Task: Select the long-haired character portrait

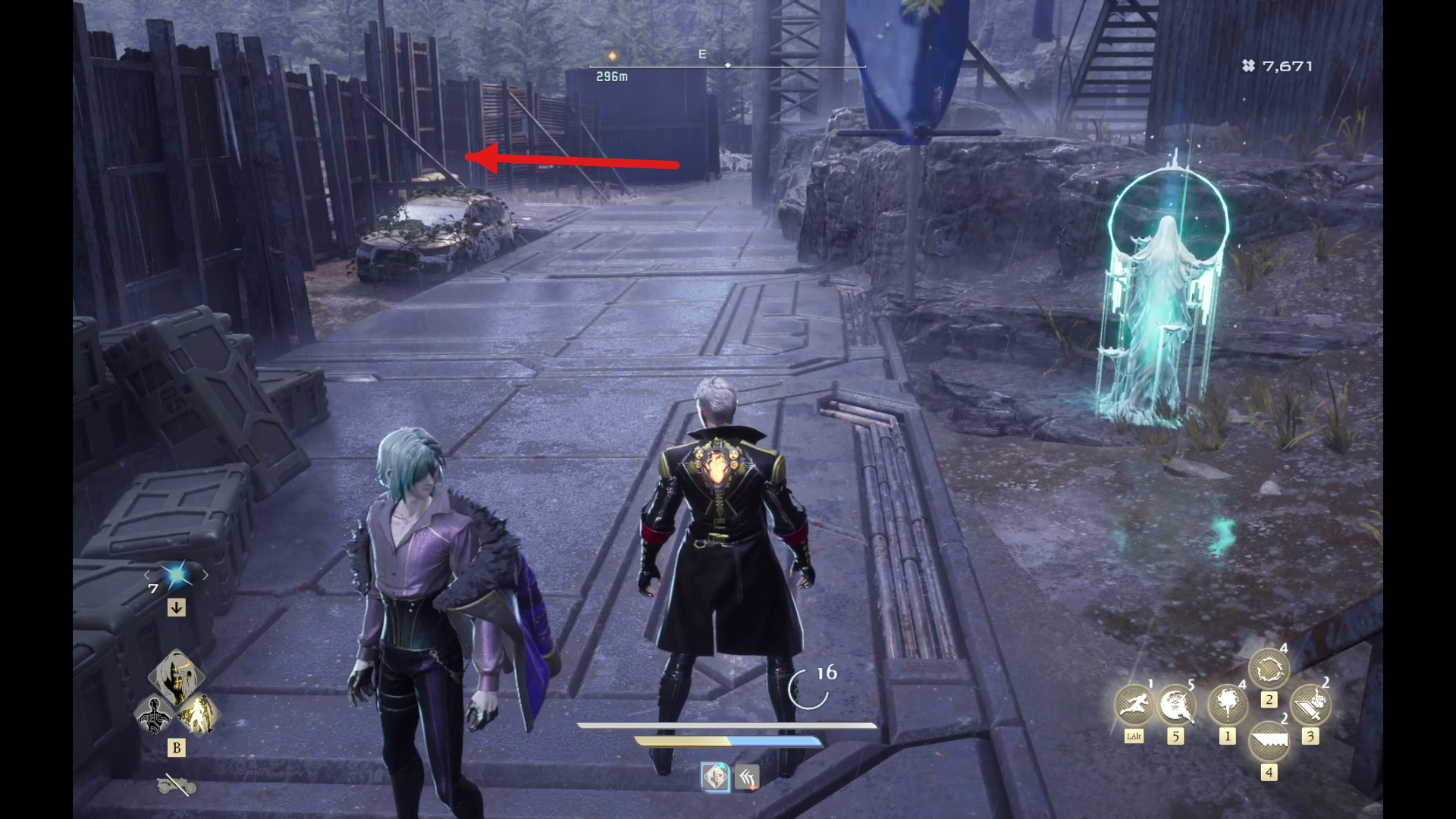Action: pos(176,676)
